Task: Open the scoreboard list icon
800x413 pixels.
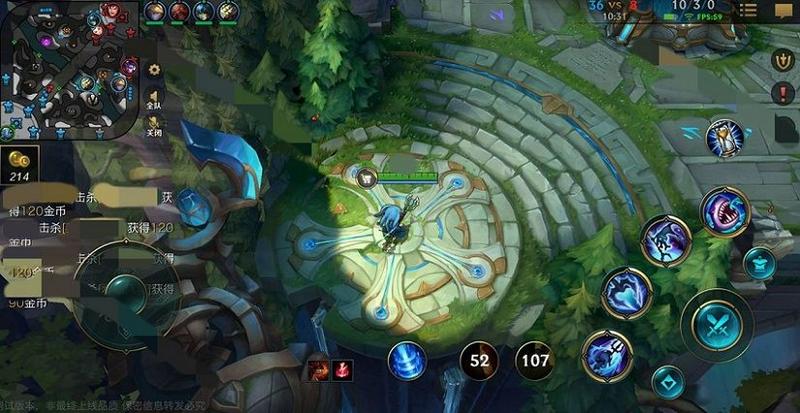Action: 747,11
